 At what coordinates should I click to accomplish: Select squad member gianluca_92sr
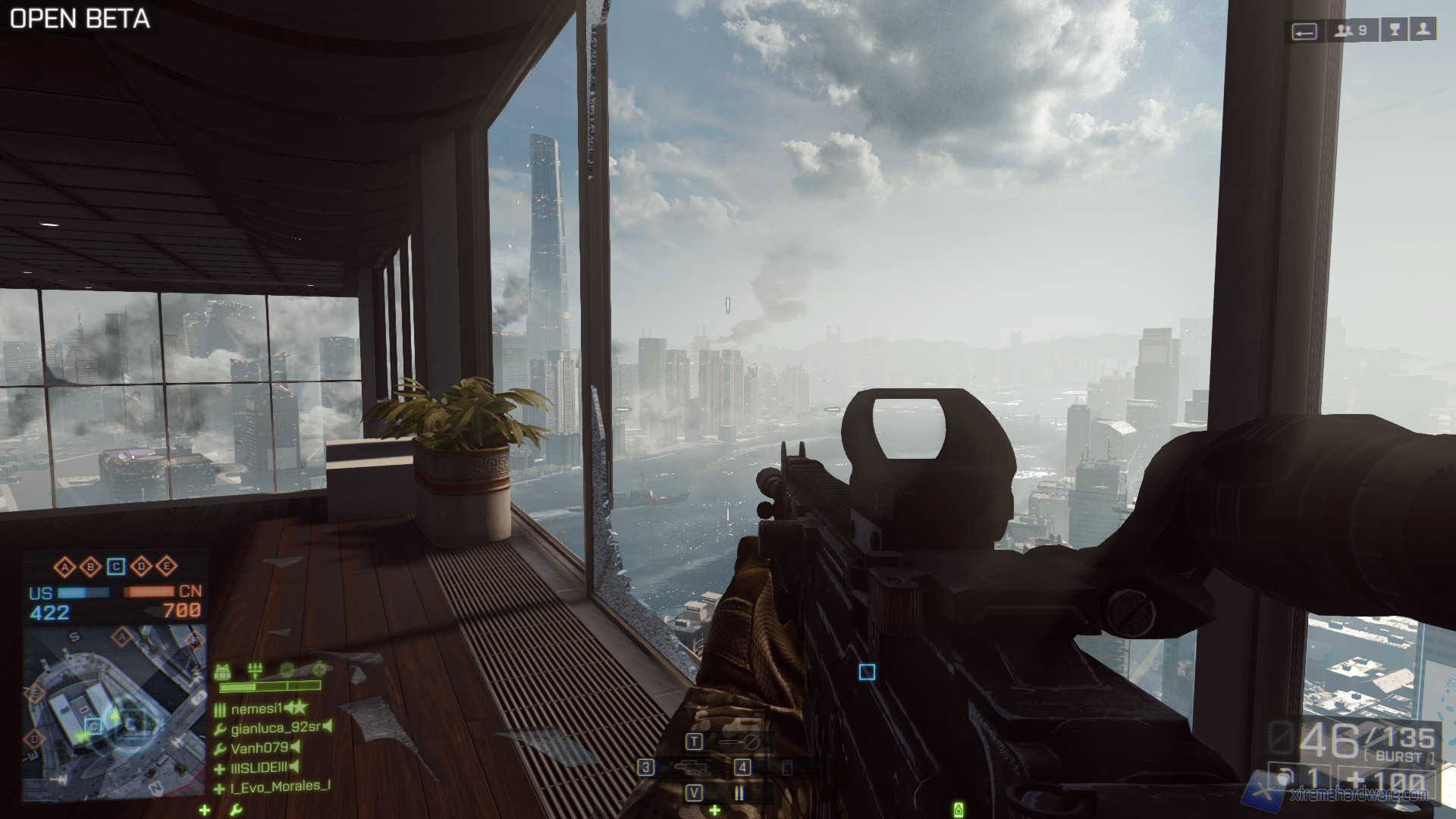(273, 729)
